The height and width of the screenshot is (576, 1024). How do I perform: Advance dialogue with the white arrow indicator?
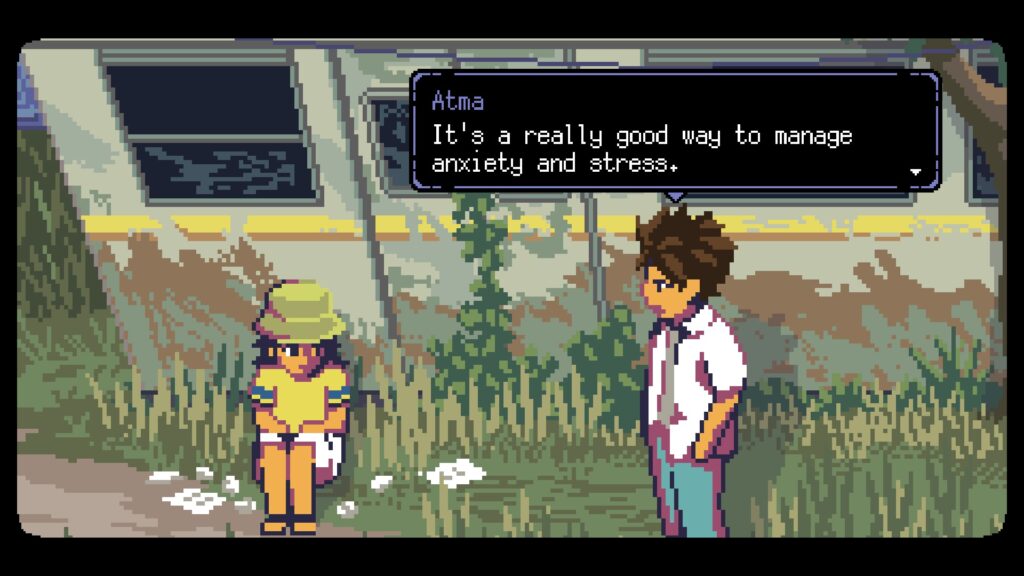915,172
